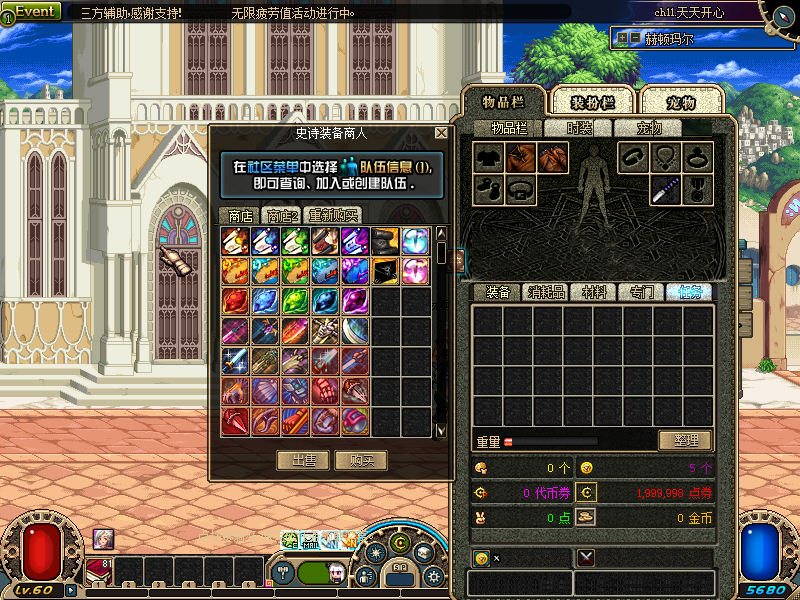Image resolution: width=800 pixels, height=600 pixels.
Task: Click the character portrait buff icon
Action: (104, 539)
